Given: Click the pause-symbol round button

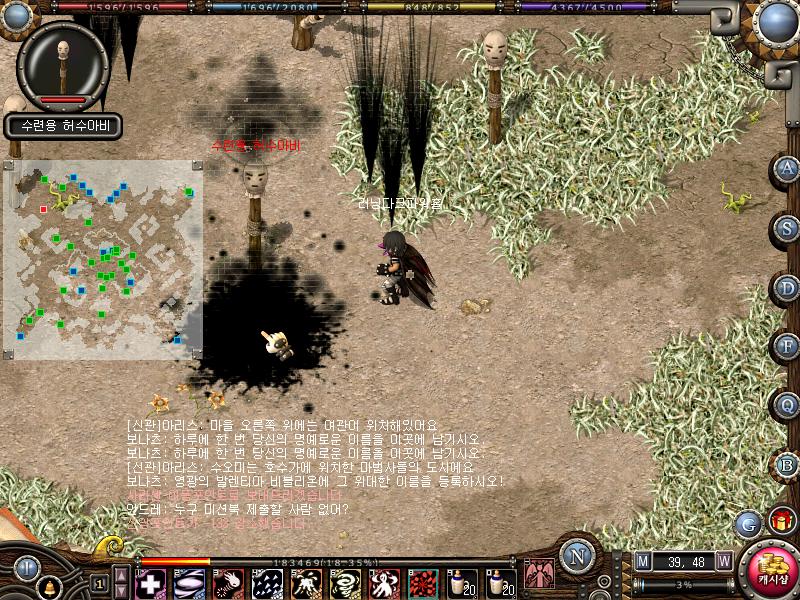Looking at the screenshot, I should click(26, 567).
